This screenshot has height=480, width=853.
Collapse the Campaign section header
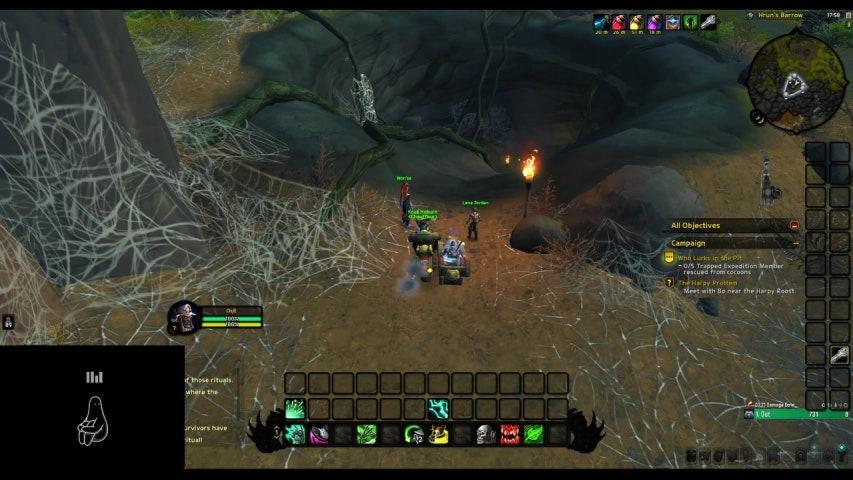coord(795,242)
